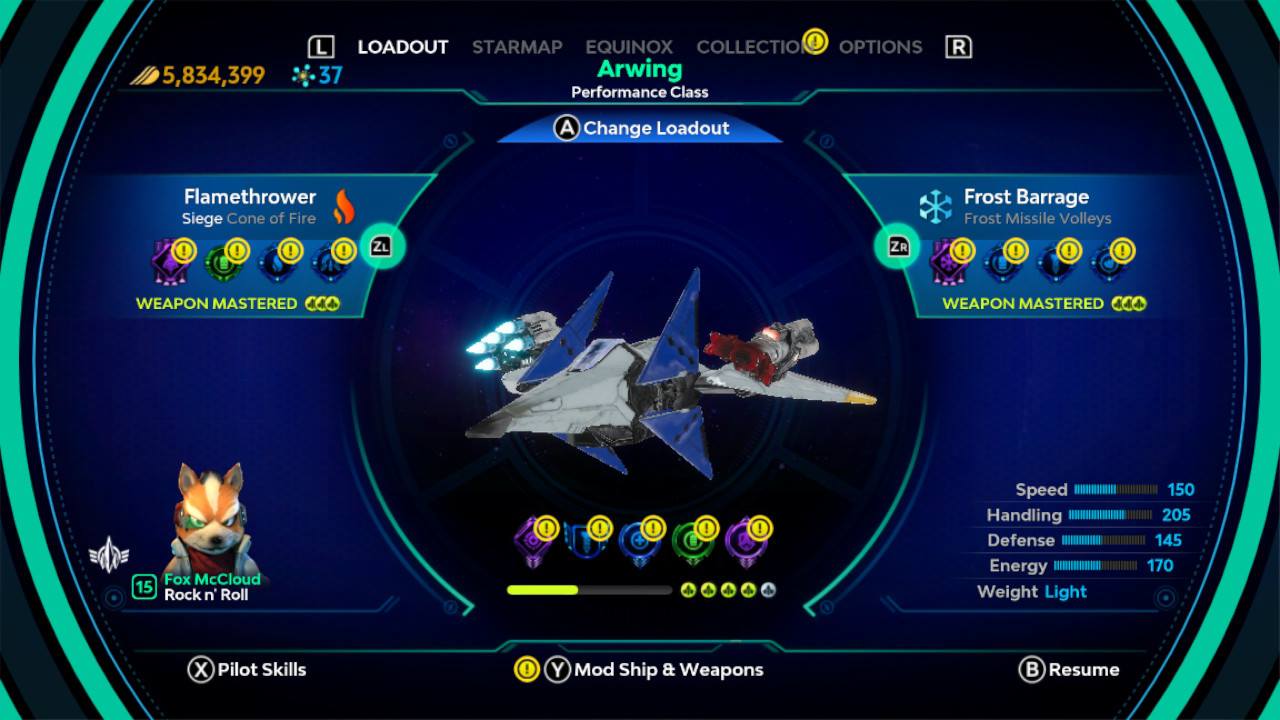Screen dimensions: 1280x720
Task: Resume the game
Action: 1069,670
